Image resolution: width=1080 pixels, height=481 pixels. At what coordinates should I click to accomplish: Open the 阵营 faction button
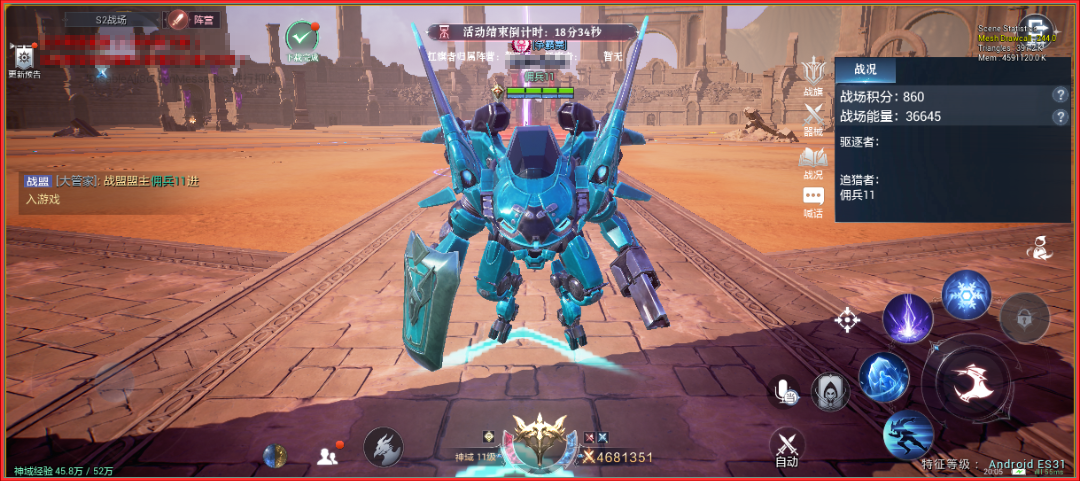(193, 19)
